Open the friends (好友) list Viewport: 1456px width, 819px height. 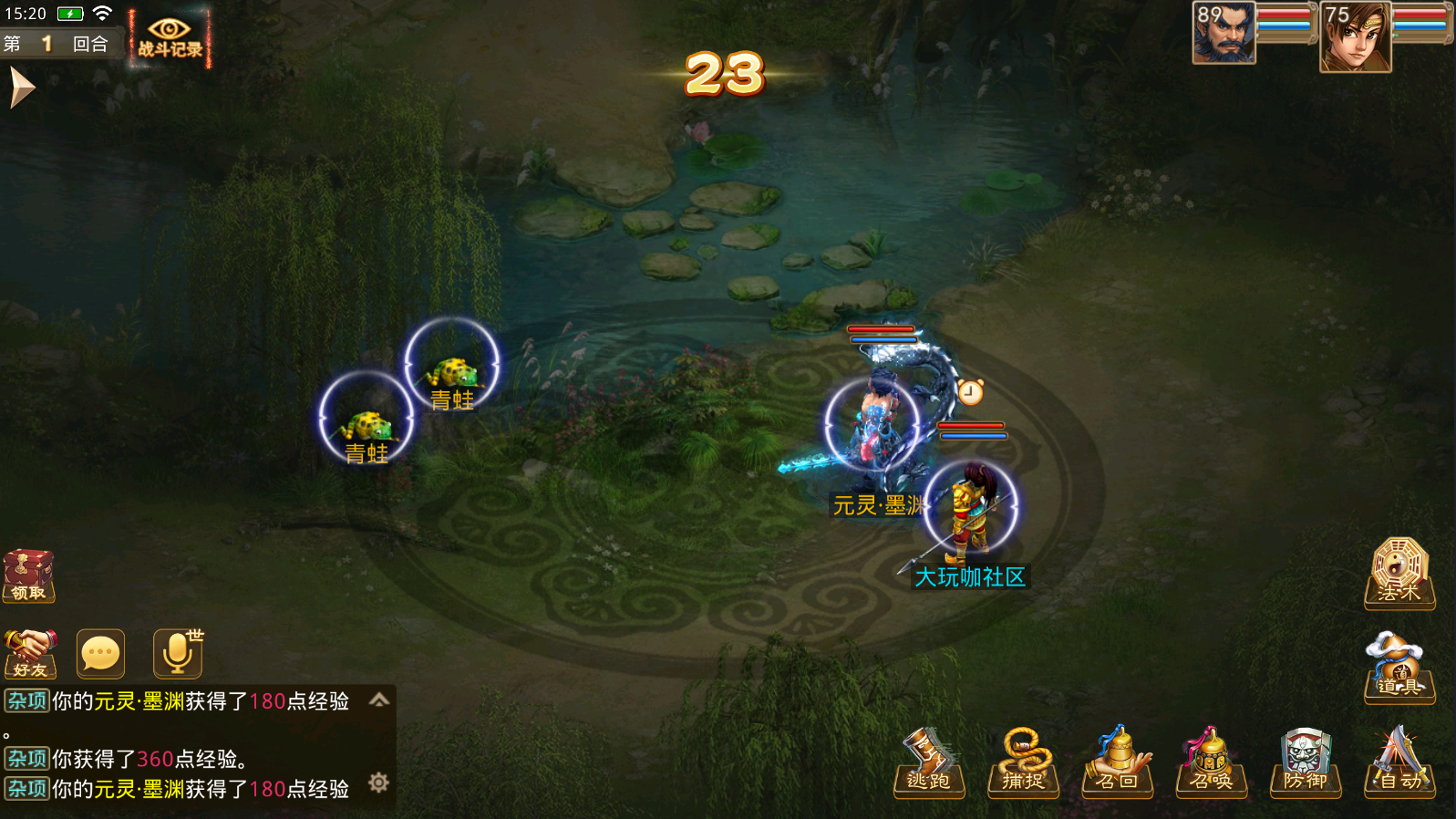coord(30,653)
